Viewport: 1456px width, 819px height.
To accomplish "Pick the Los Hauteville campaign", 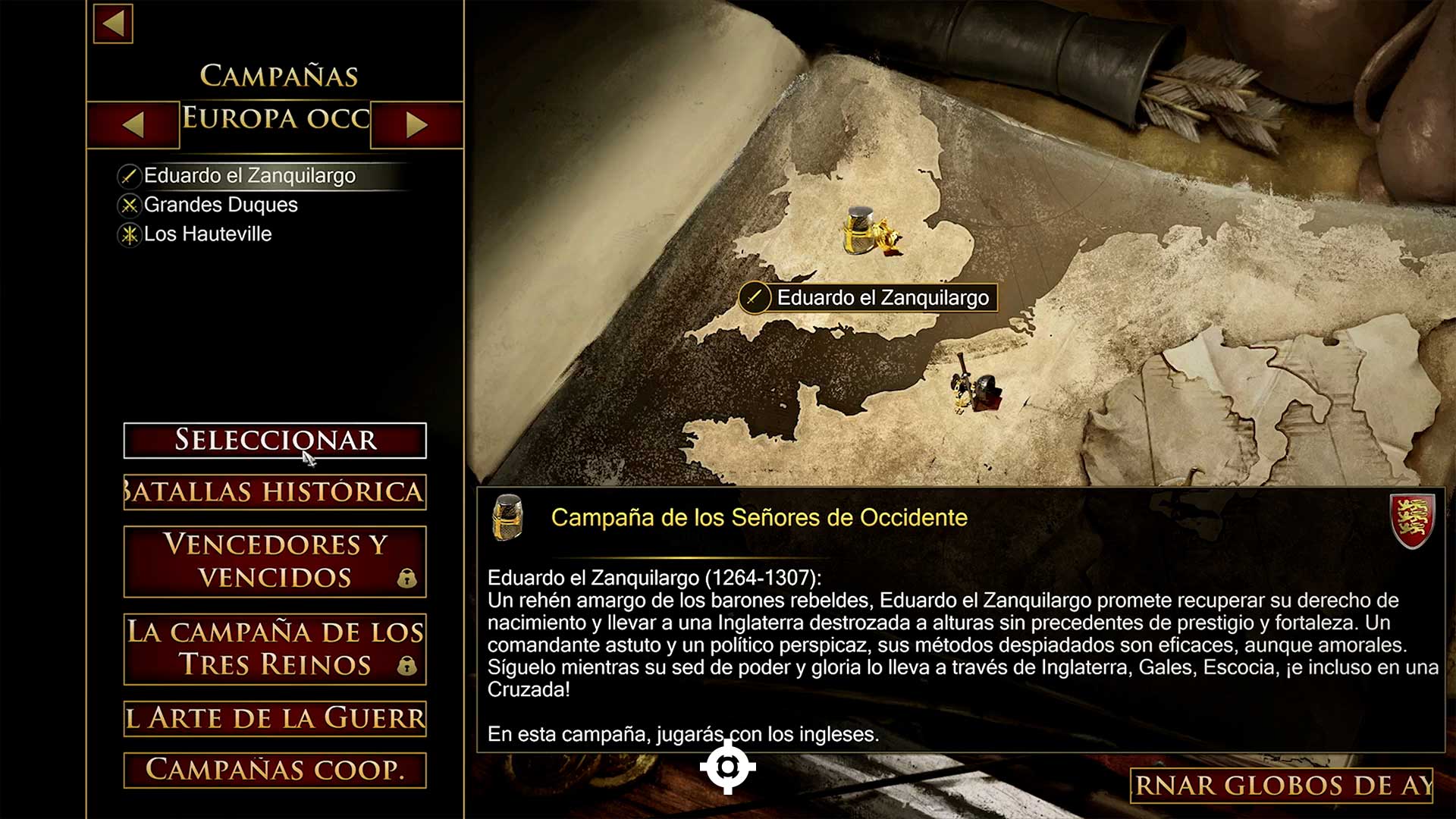I will point(207,234).
